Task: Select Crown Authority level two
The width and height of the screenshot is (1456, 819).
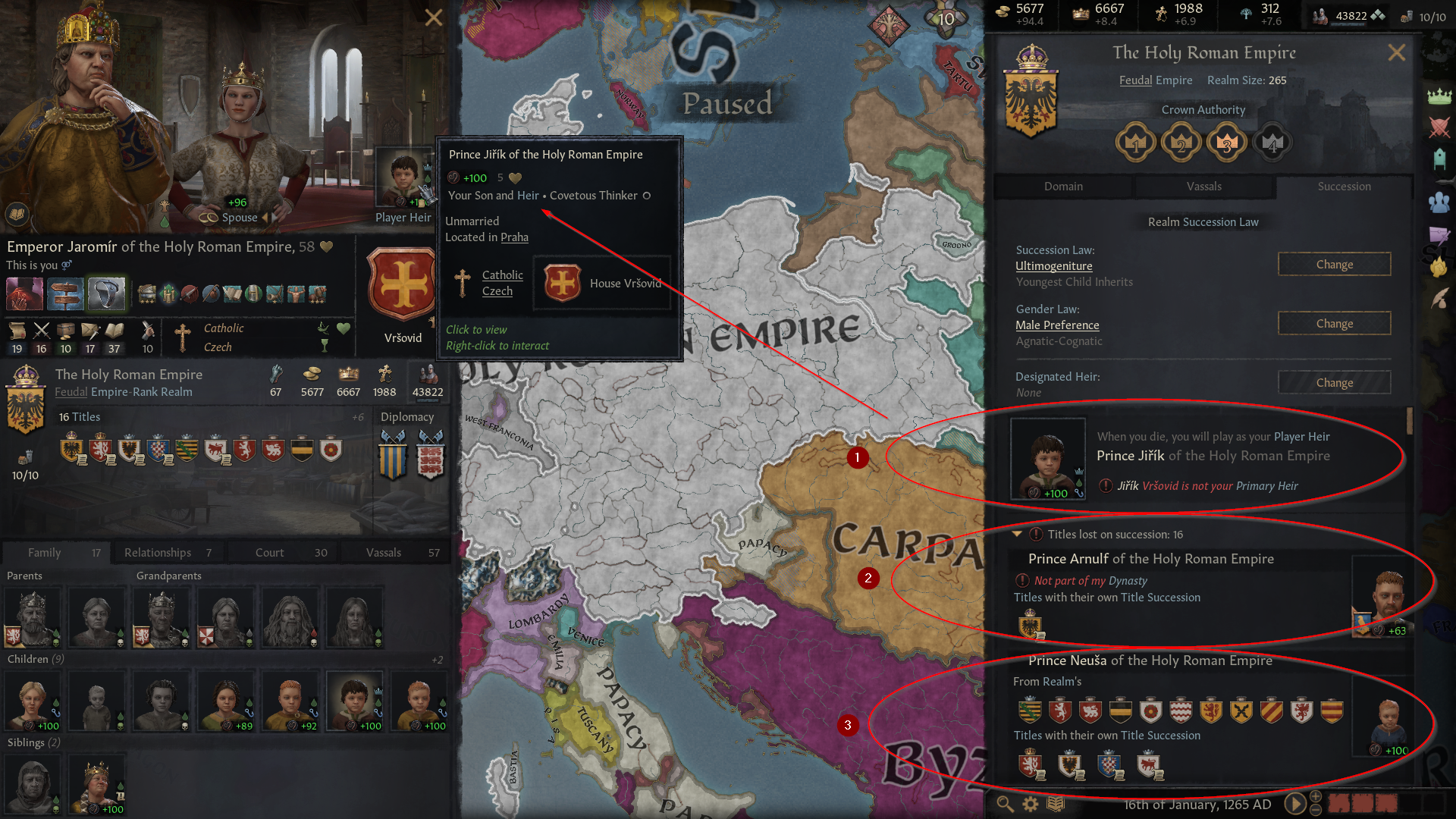Action: coord(1181,142)
